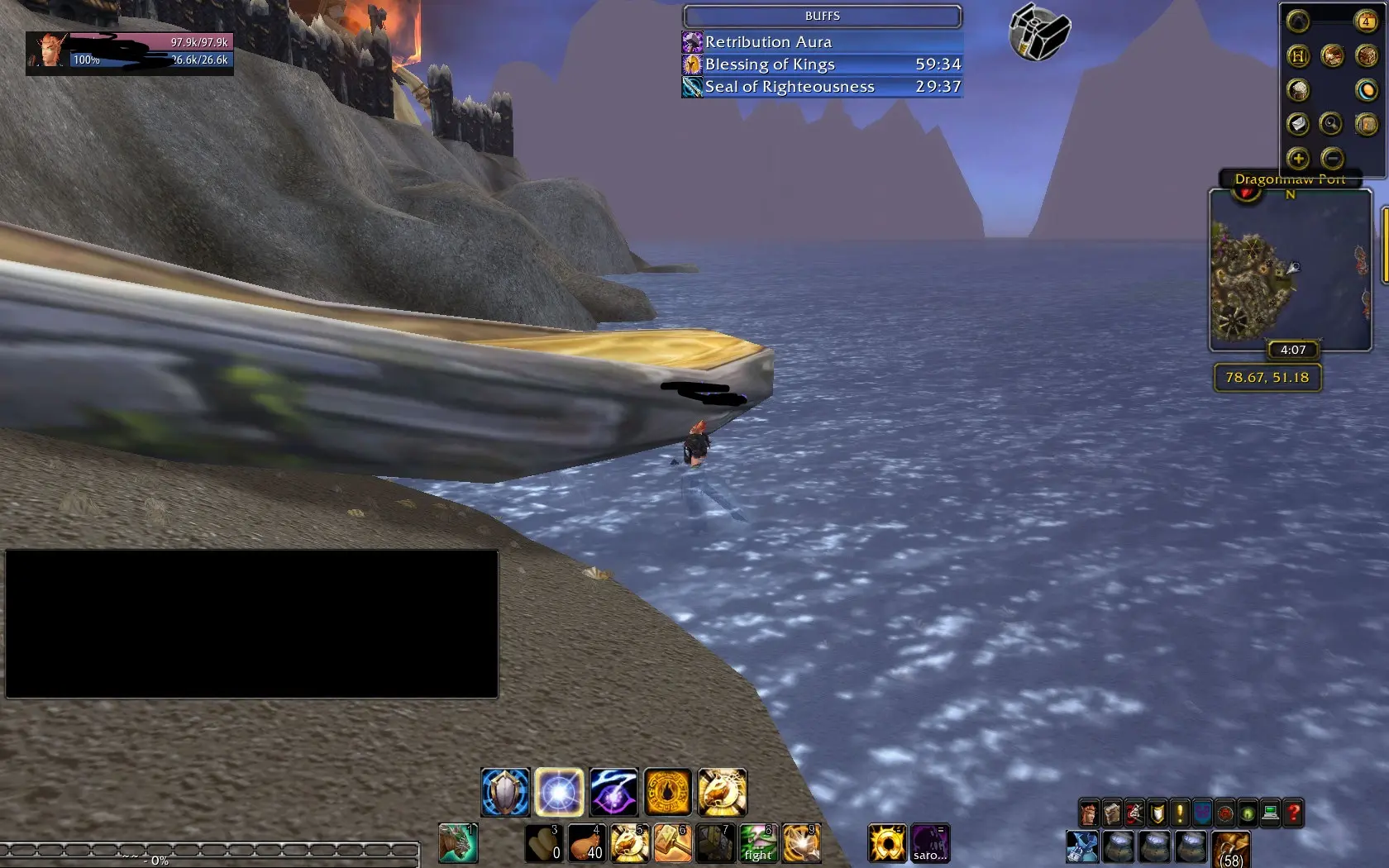Viewport: 1389px width, 868px height.
Task: Cast the glowing white starburst spell
Action: click(559, 792)
